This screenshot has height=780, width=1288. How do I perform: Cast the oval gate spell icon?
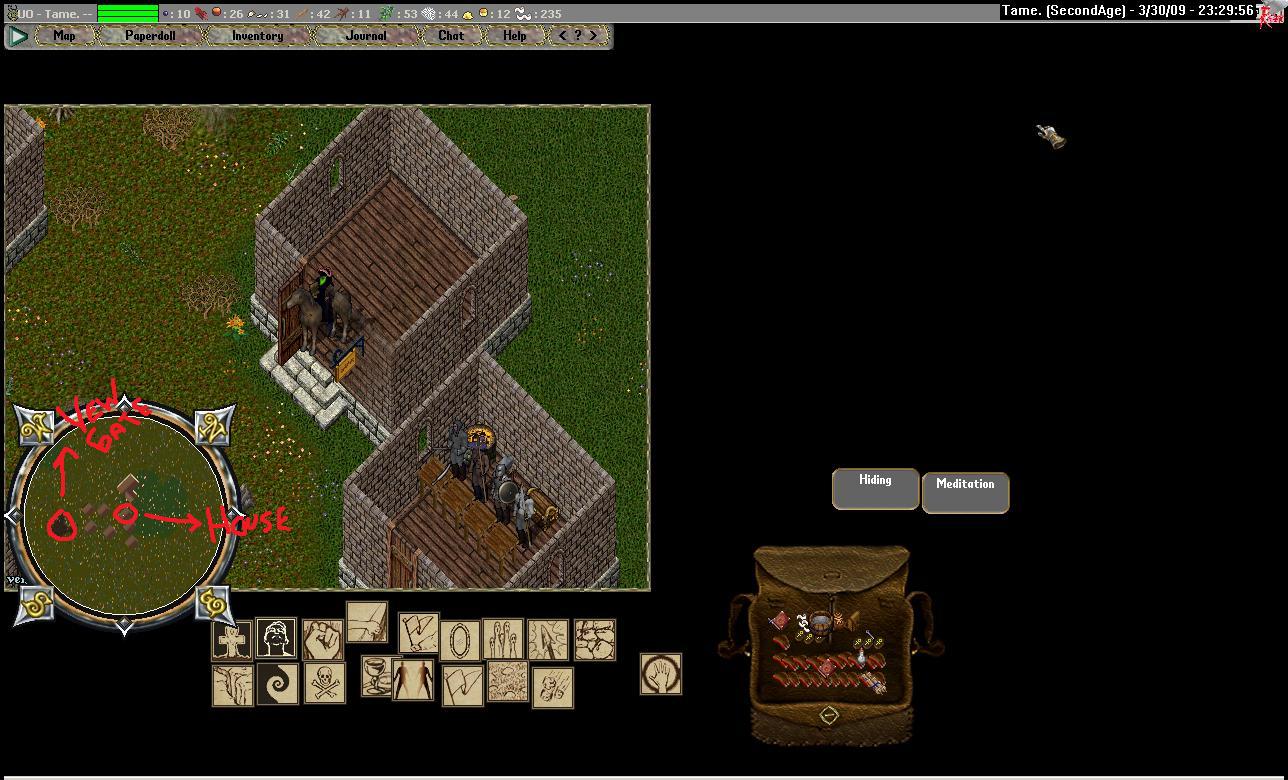[x=460, y=638]
